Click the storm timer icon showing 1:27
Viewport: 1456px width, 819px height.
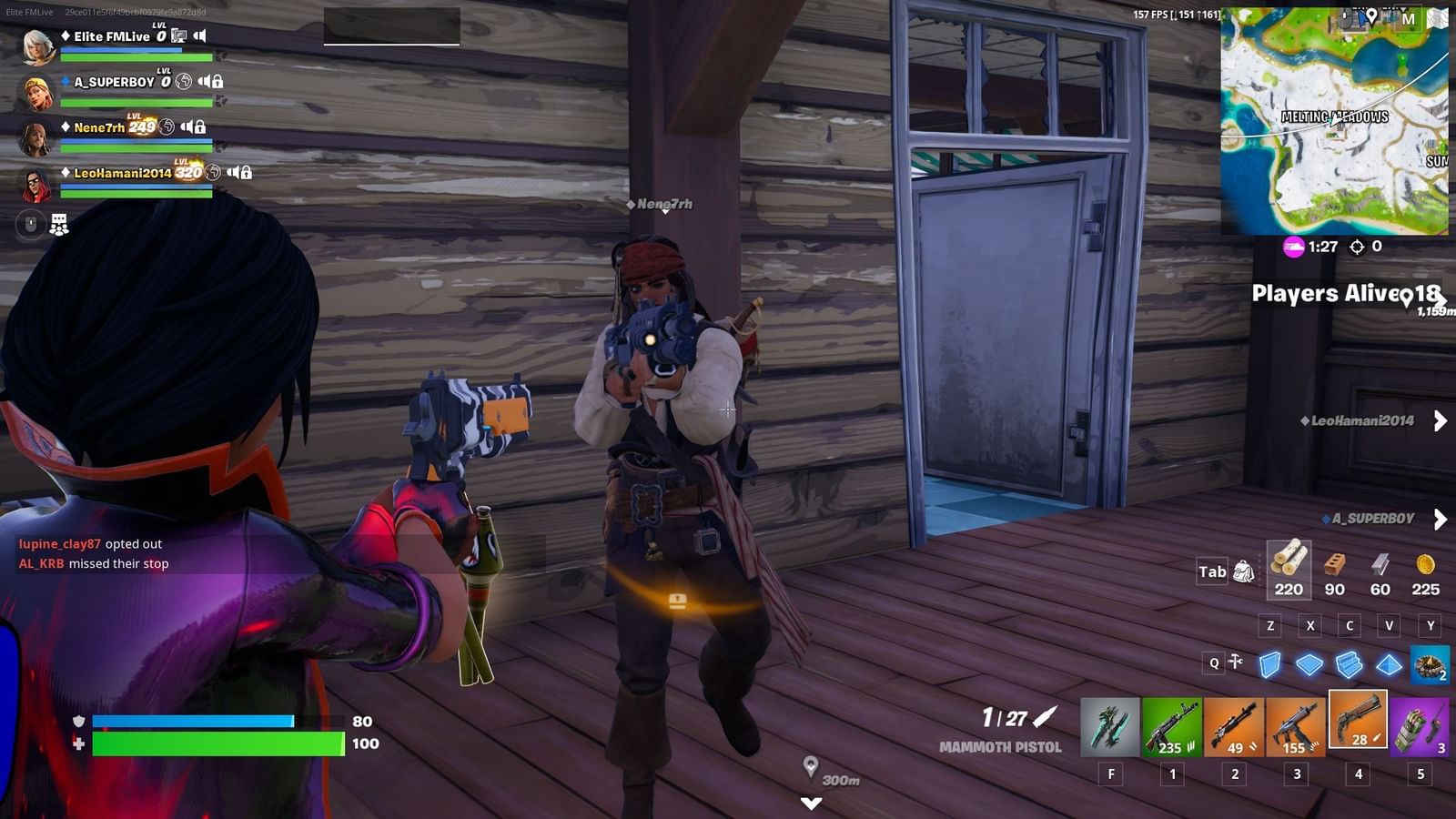click(x=1294, y=247)
